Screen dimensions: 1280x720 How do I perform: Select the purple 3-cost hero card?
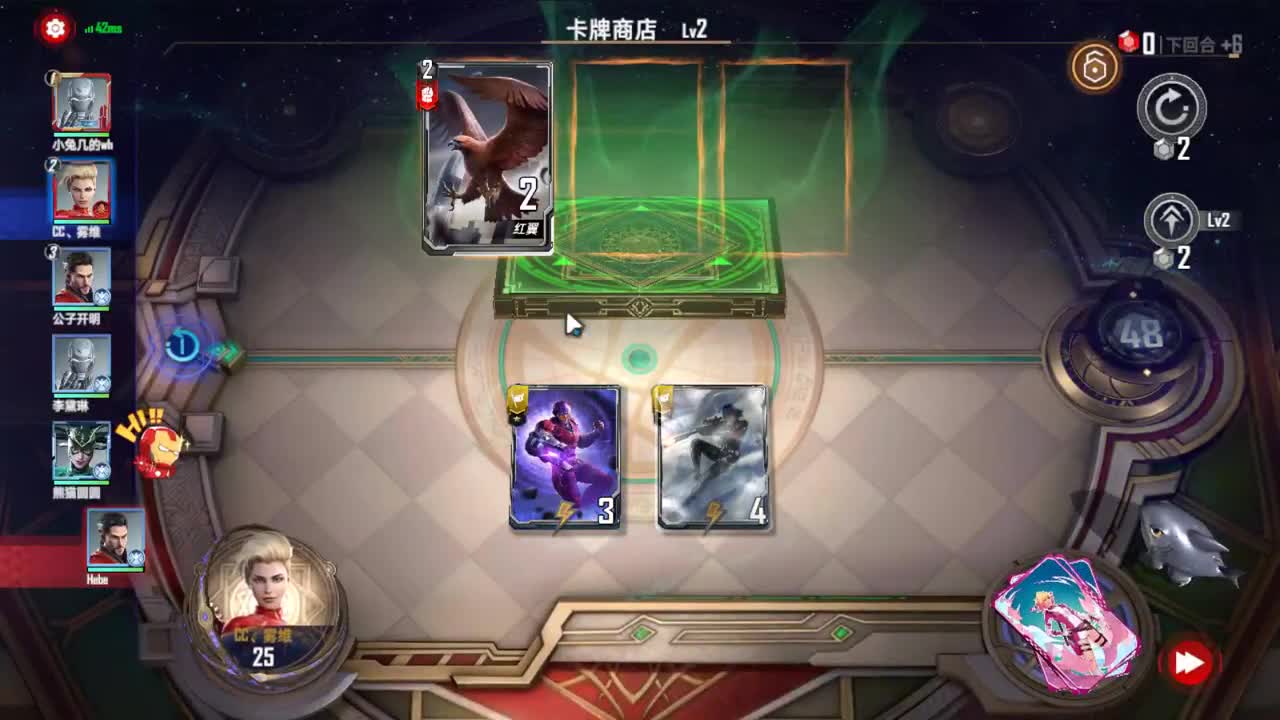click(x=564, y=455)
